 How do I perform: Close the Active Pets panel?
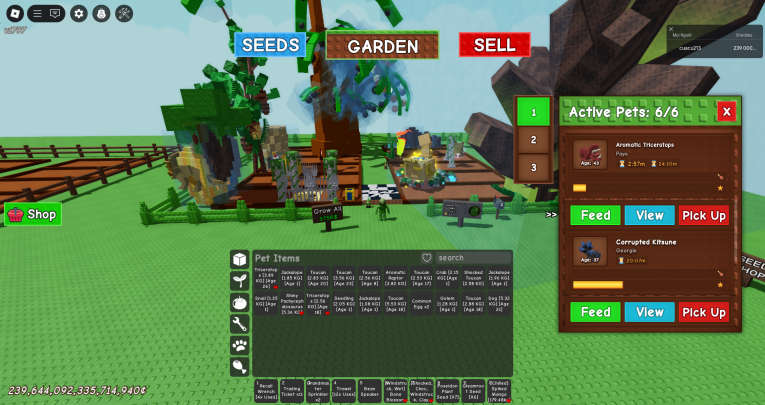726,111
